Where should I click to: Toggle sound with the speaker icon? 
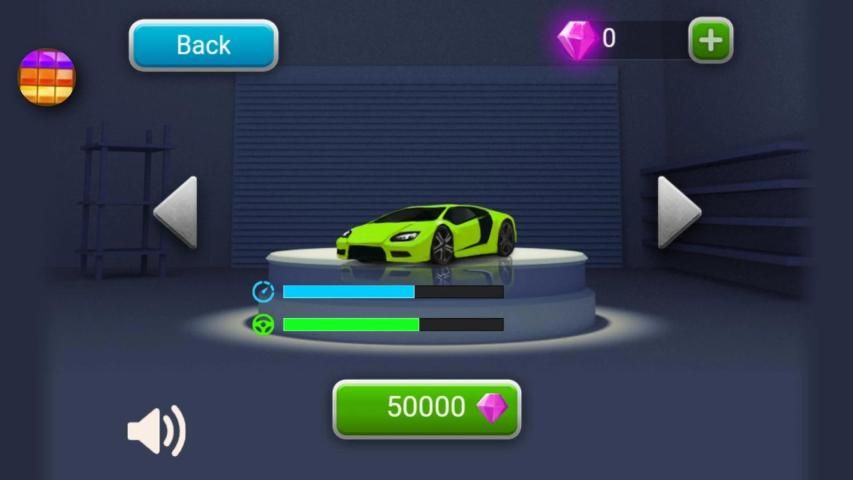coord(156,431)
